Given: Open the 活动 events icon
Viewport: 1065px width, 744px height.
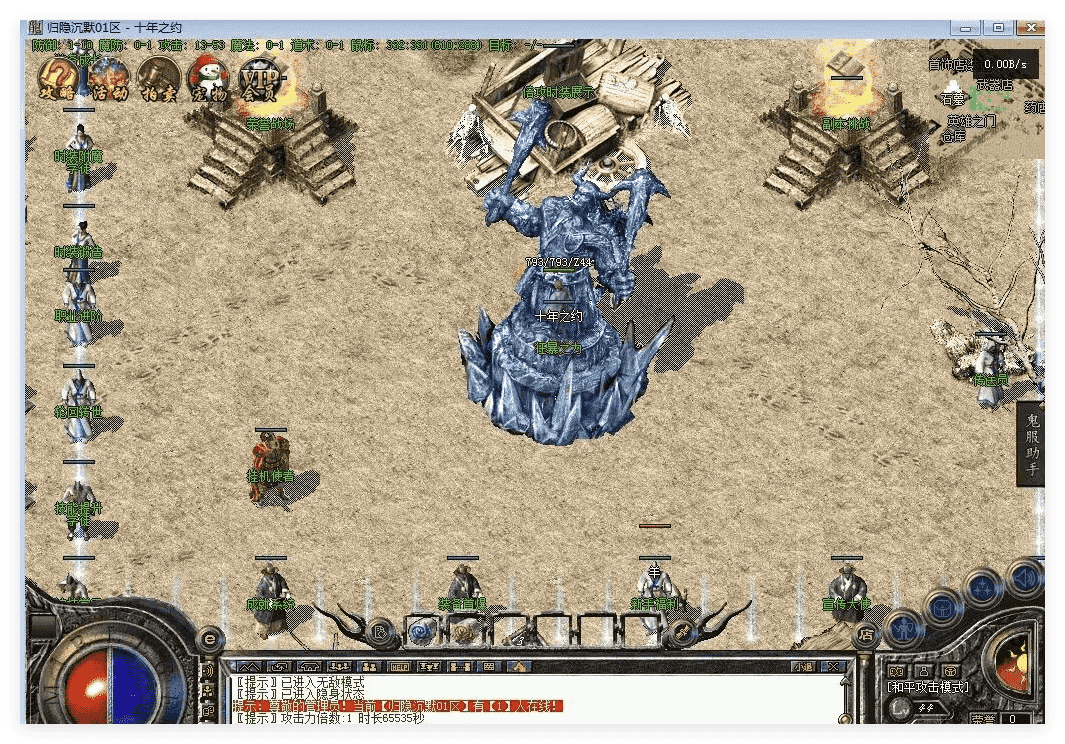Looking at the screenshot, I should (x=108, y=79).
